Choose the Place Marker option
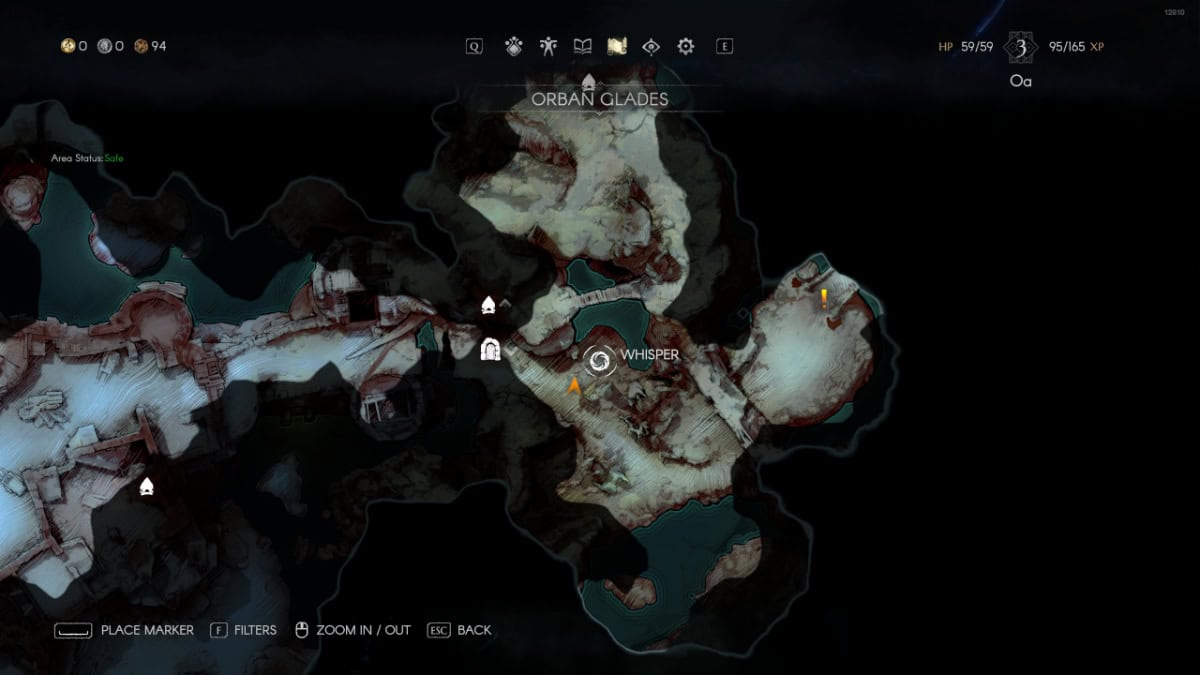The width and height of the screenshot is (1200, 675). (x=124, y=630)
